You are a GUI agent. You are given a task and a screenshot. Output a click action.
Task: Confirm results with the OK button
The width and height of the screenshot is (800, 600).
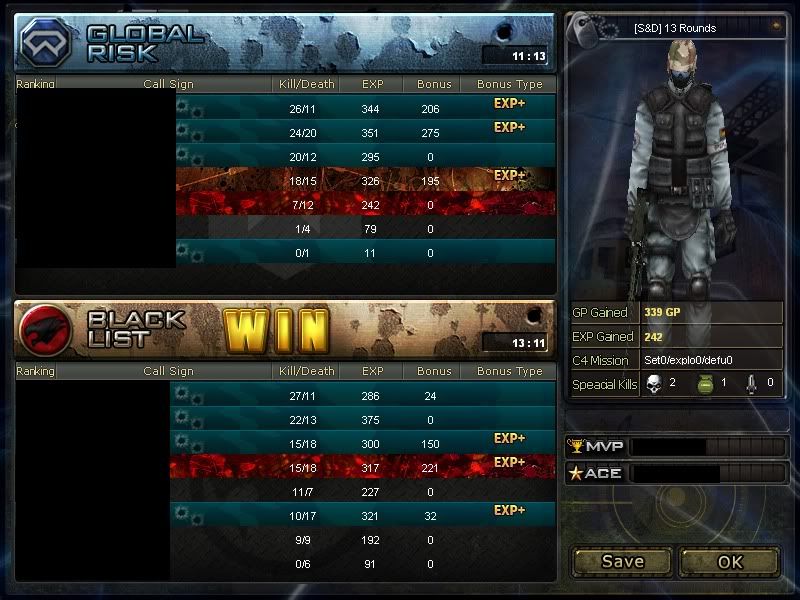click(x=730, y=561)
